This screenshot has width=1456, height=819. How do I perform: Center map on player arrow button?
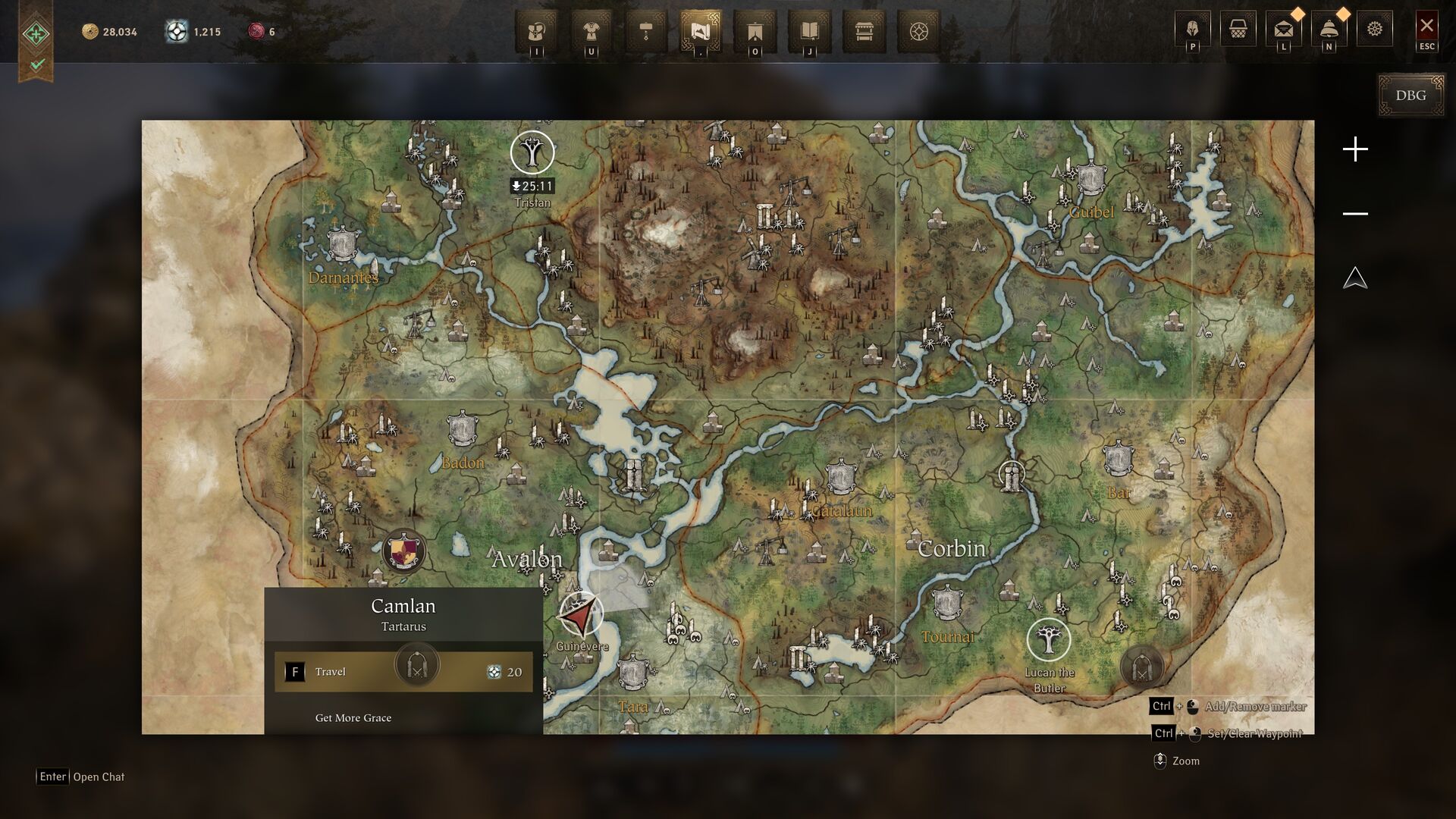tap(1355, 278)
